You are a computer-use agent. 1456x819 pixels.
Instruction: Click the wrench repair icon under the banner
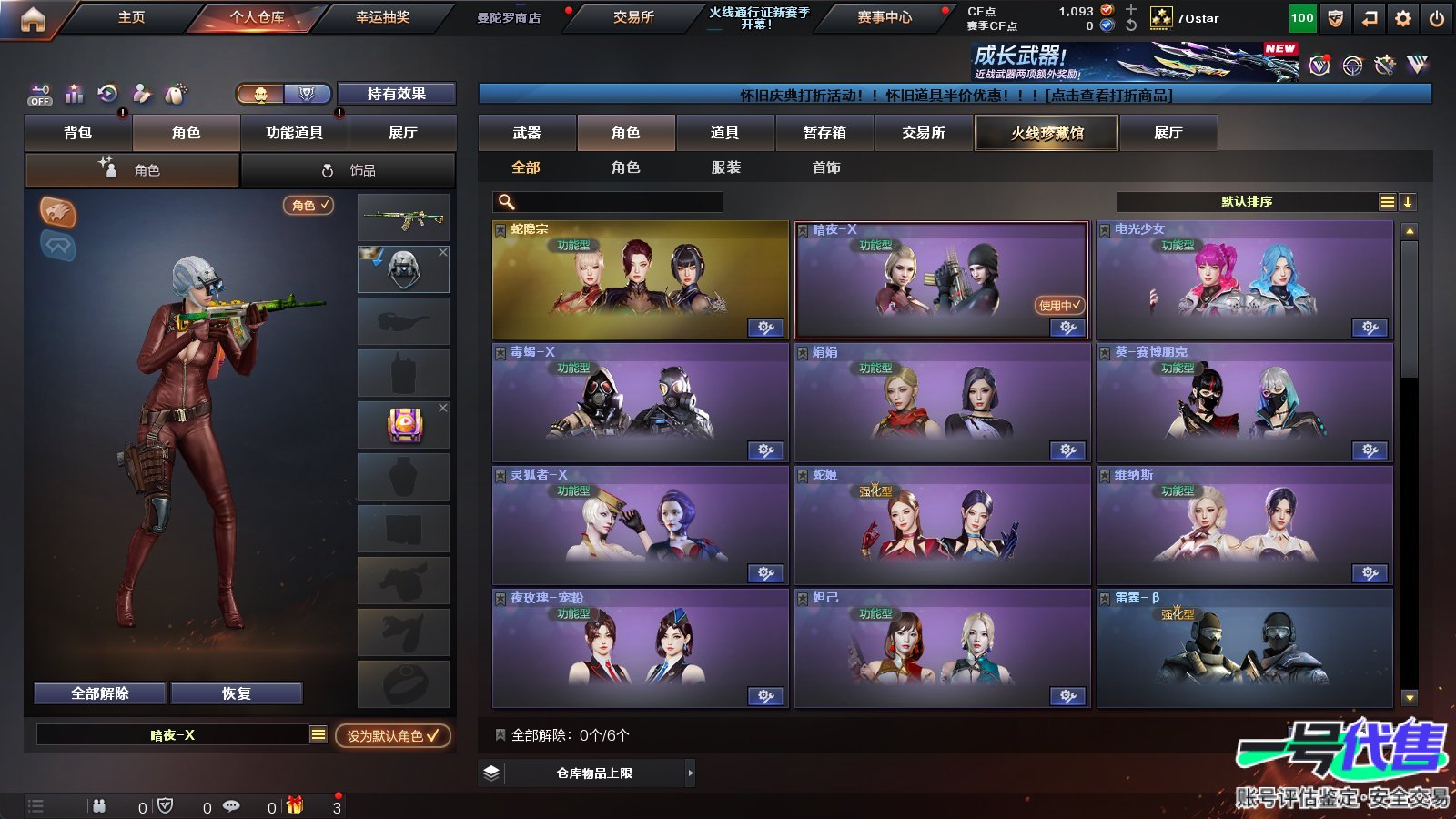[x=1385, y=66]
